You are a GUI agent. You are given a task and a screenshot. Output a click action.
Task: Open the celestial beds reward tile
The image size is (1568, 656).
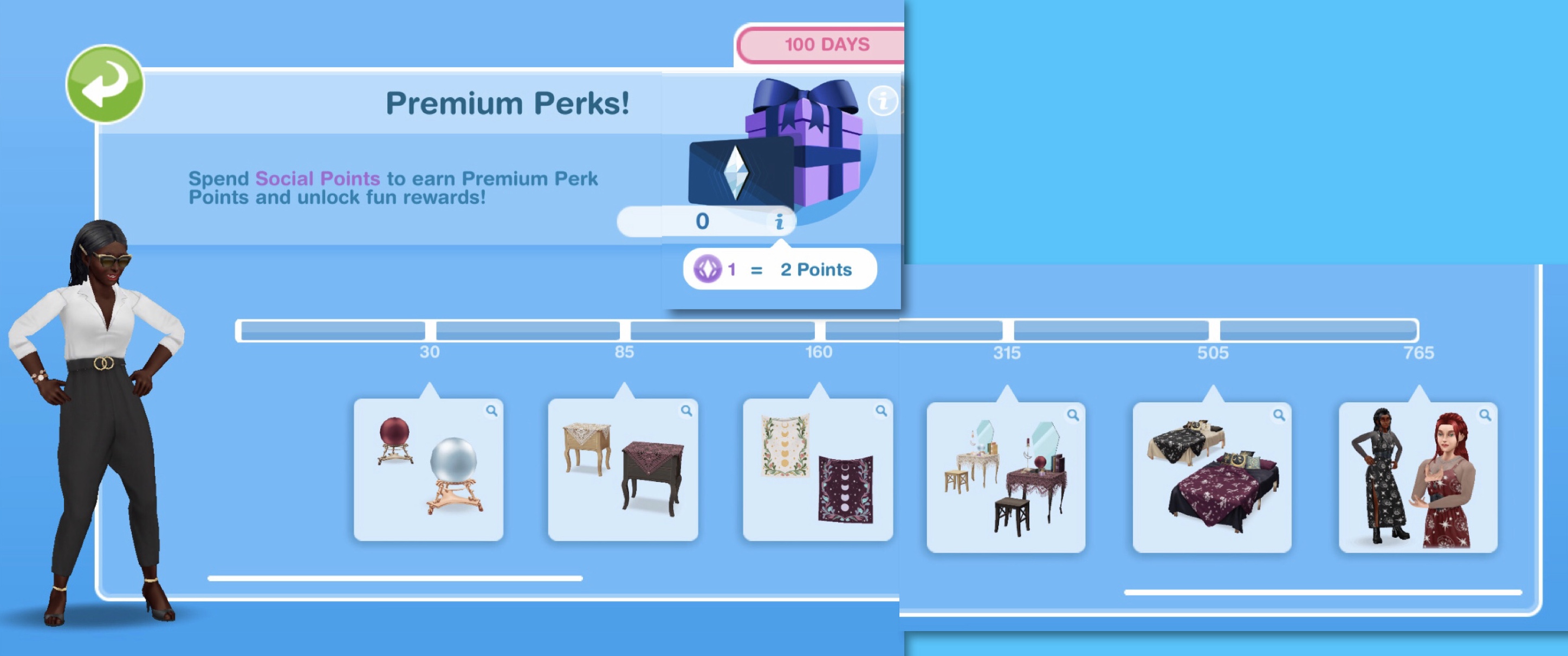tap(1211, 478)
